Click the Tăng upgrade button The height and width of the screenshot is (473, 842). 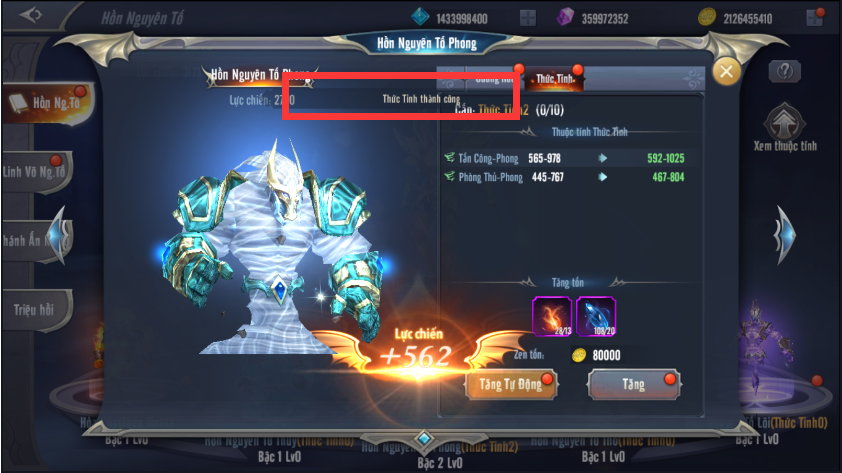pyautogui.click(x=633, y=385)
